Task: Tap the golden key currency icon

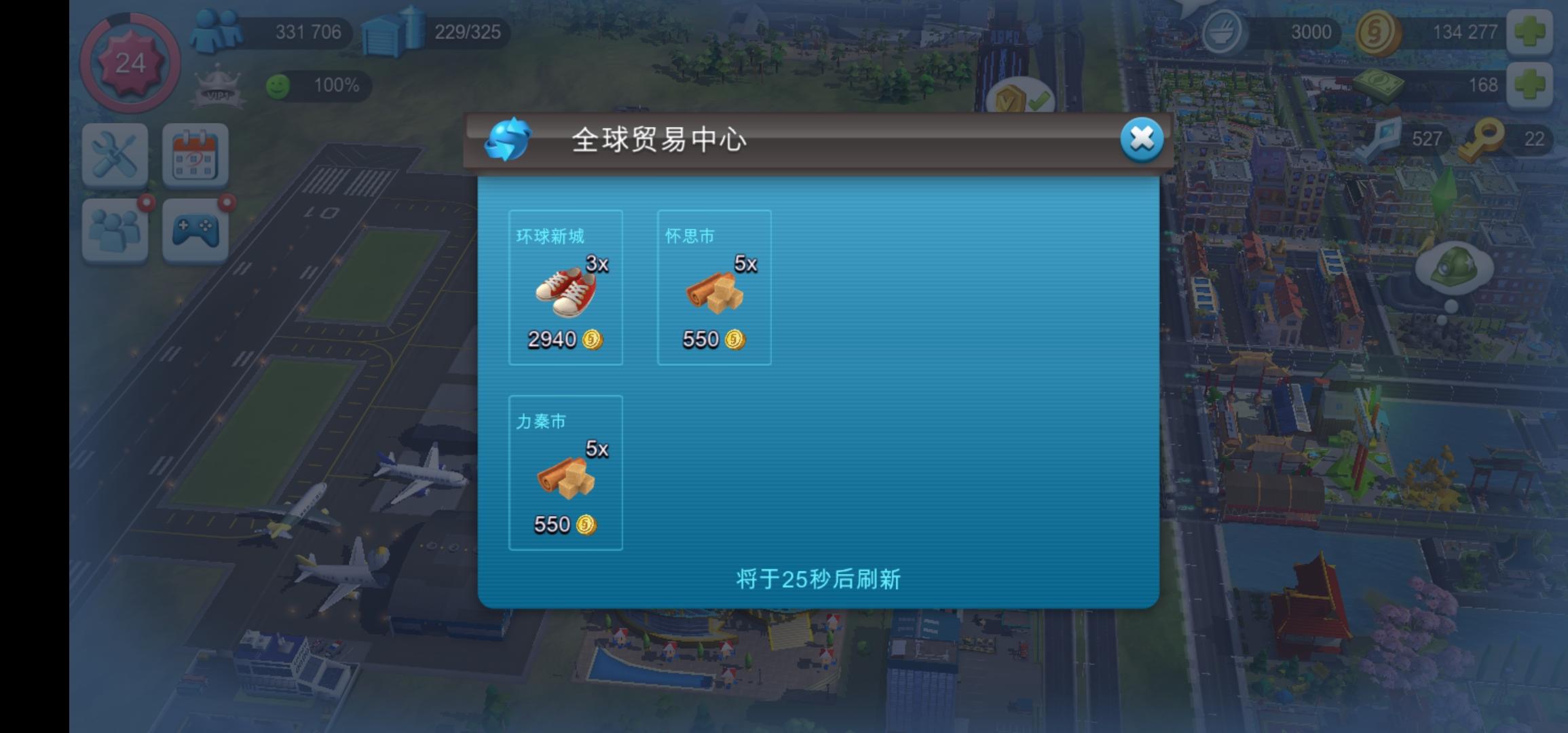Action: coord(1484,139)
